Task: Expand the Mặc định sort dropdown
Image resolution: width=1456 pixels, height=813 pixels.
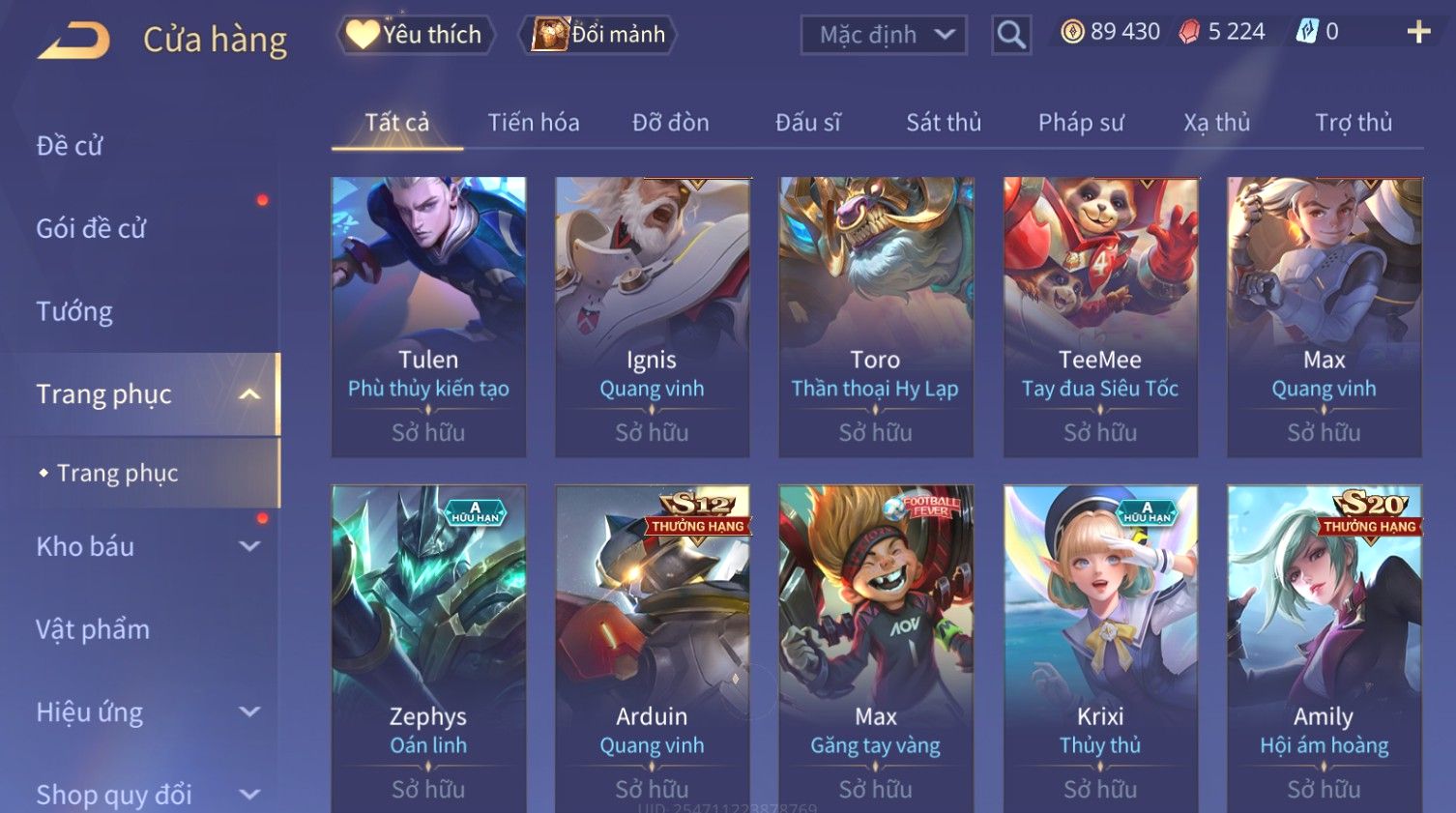Action: click(884, 36)
